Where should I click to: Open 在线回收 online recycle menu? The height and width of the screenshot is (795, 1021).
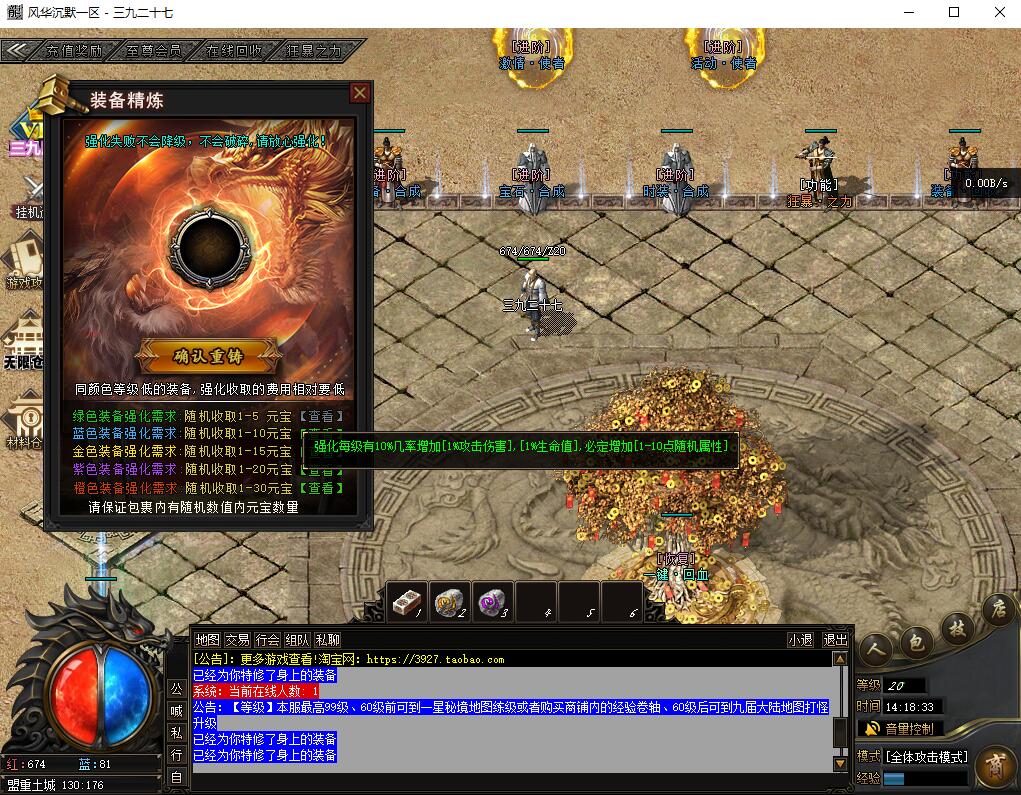233,50
